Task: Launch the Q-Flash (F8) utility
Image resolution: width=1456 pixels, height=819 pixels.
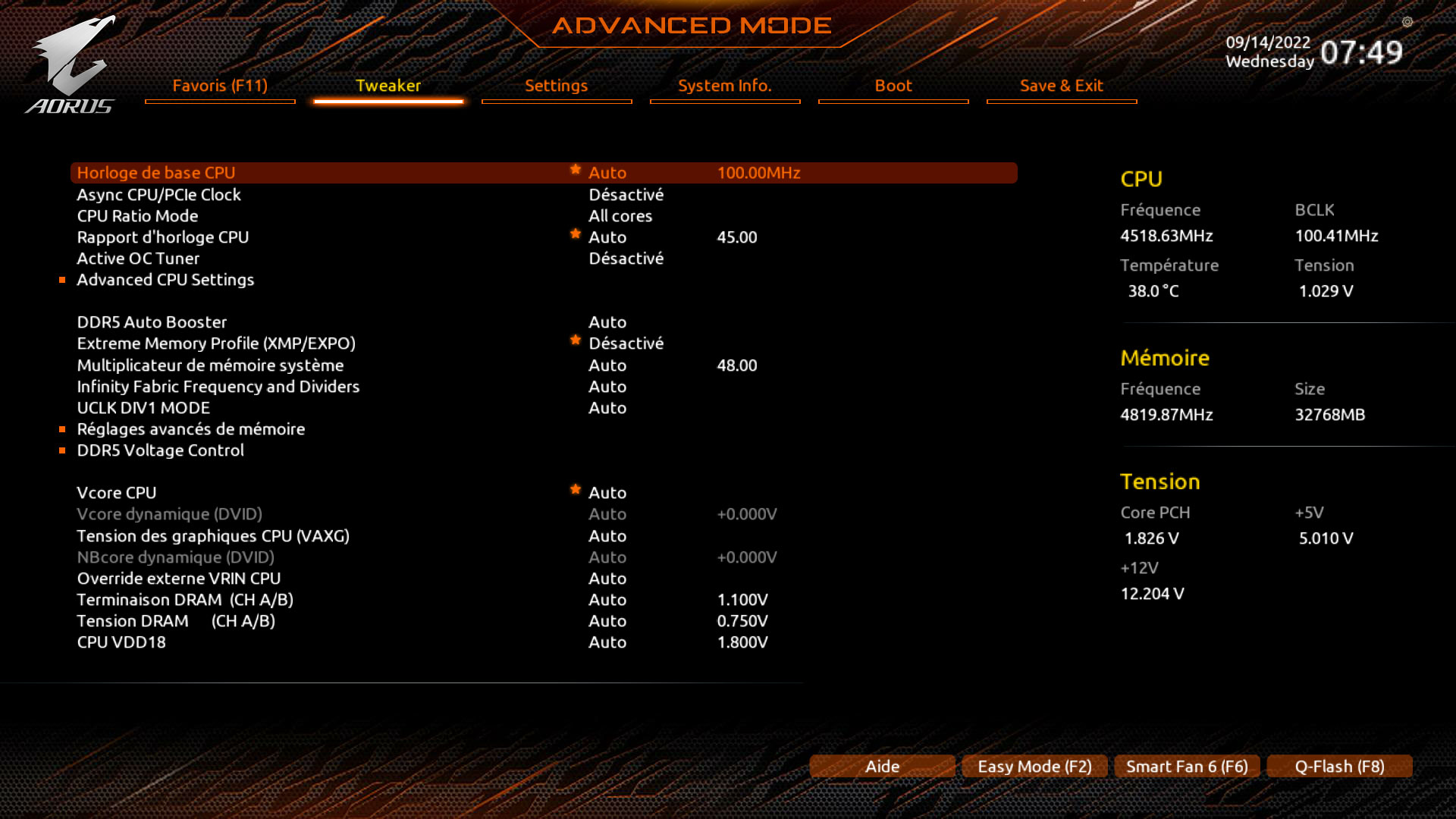Action: (x=1339, y=767)
